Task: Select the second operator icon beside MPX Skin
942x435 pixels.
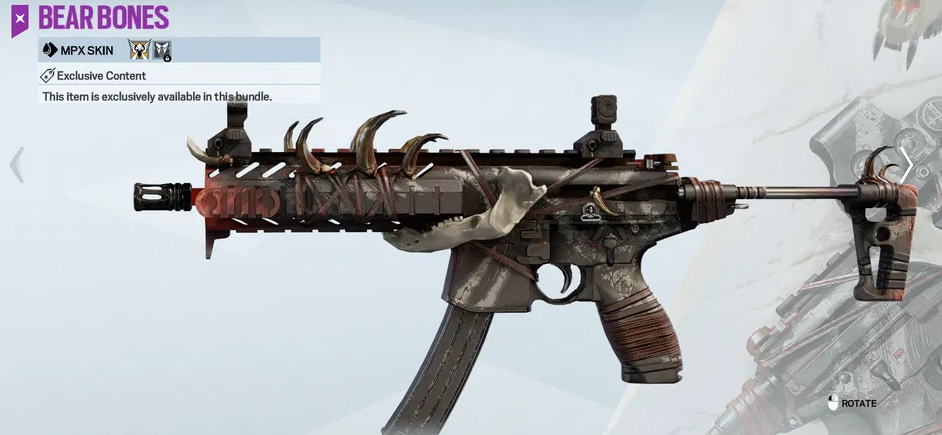Action: pos(162,50)
